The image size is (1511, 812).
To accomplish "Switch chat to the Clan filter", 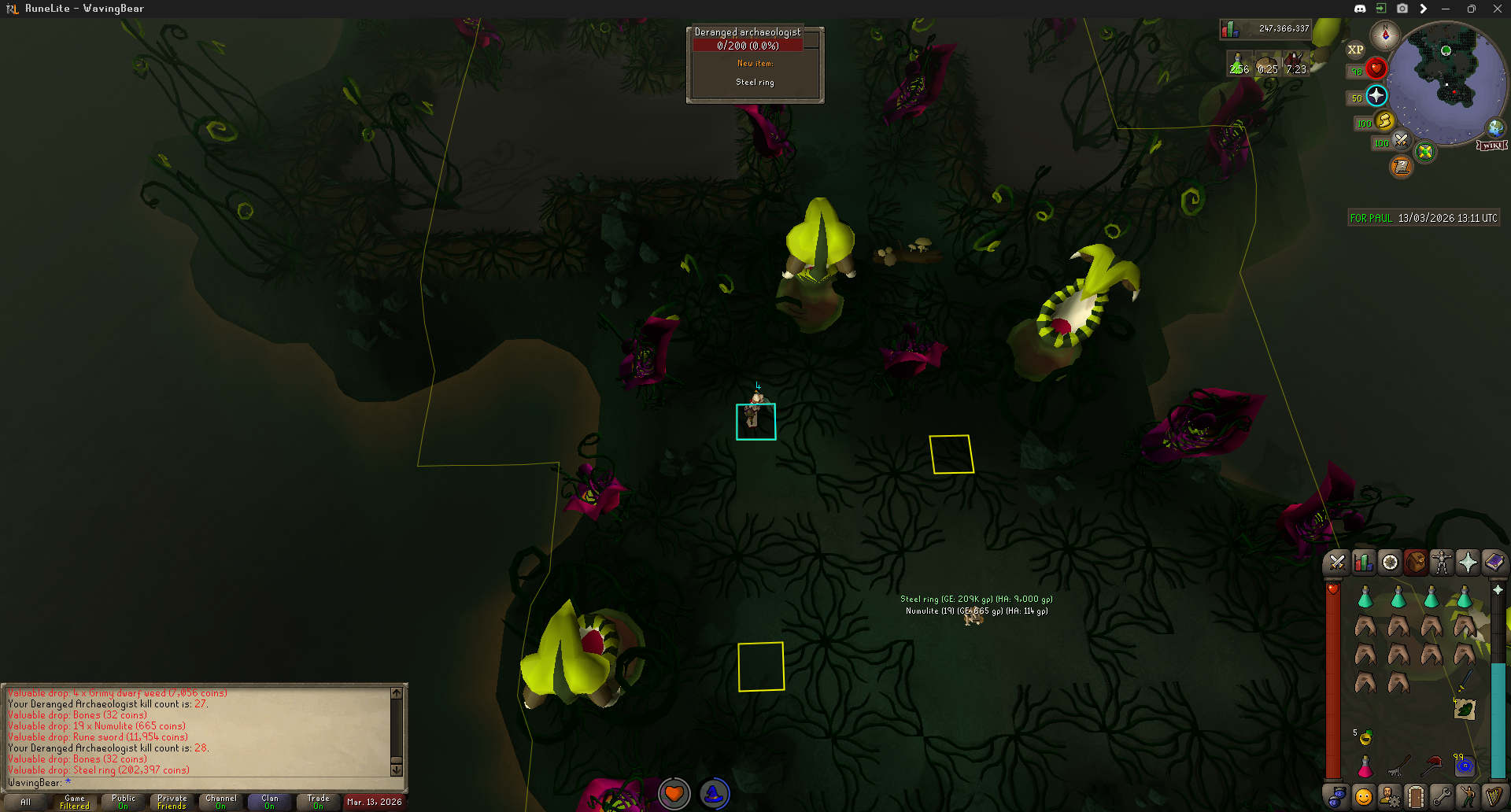I will pyautogui.click(x=270, y=802).
